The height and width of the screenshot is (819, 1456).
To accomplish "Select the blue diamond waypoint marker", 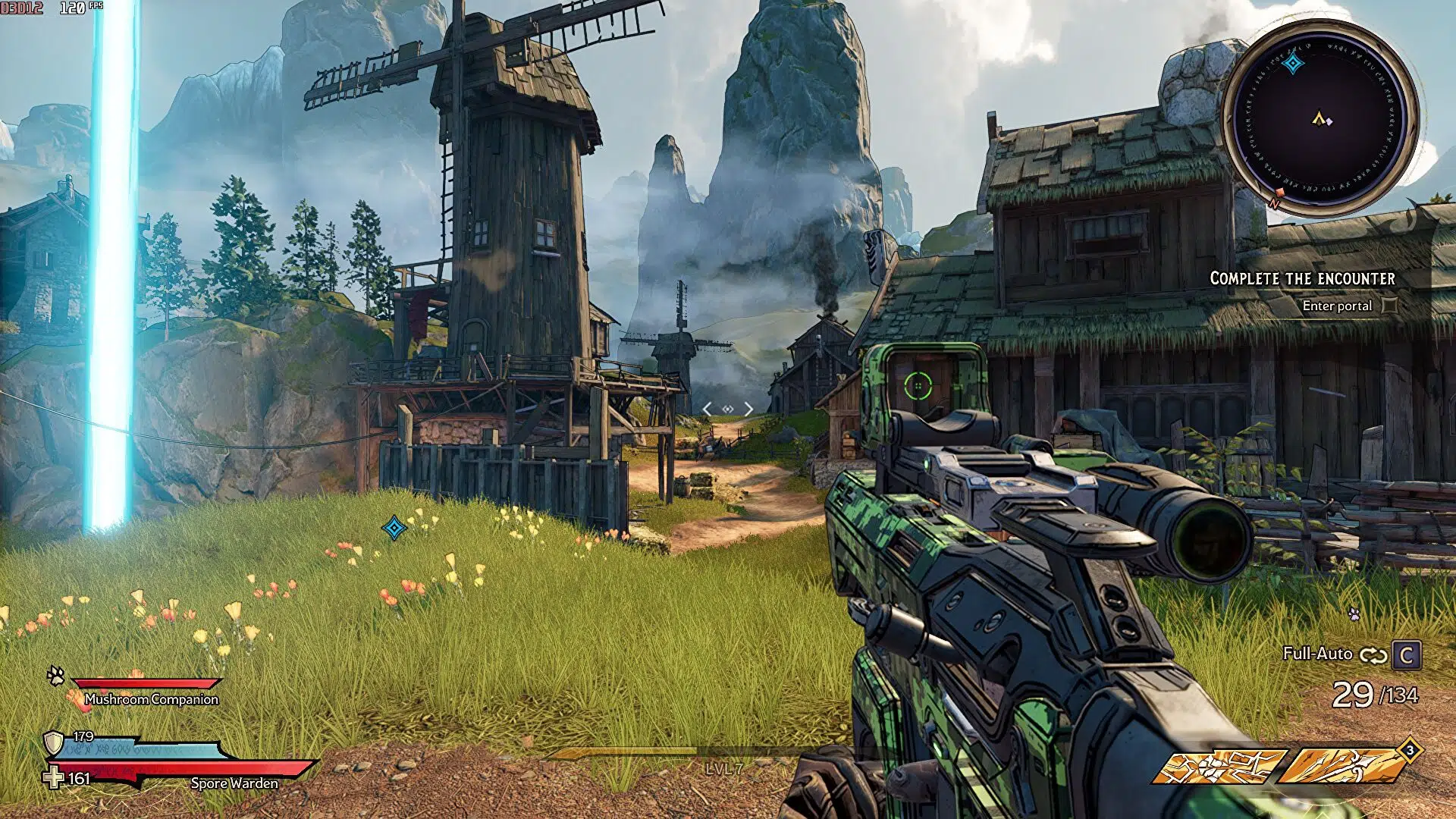I will pyautogui.click(x=394, y=528).
